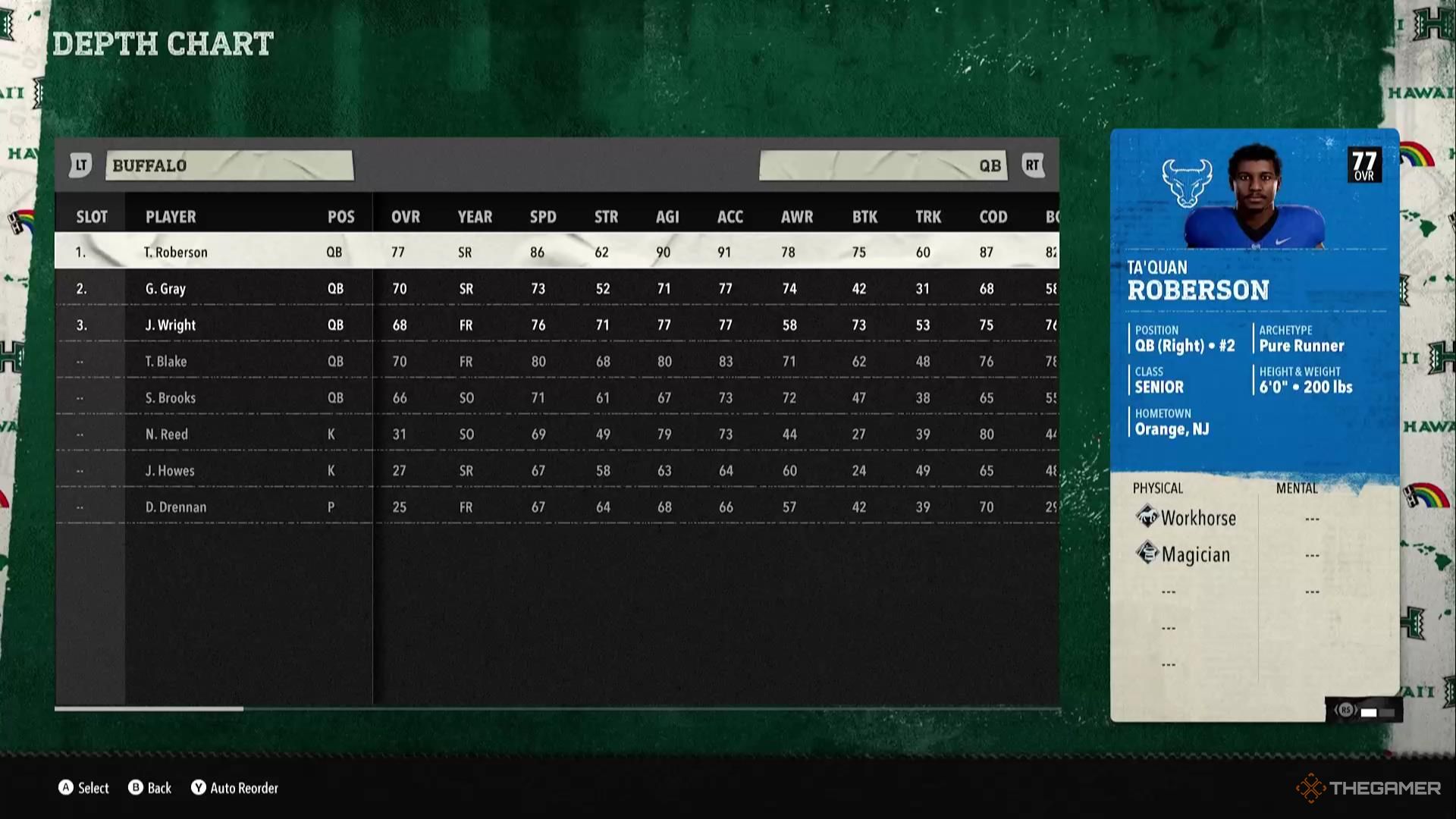
Task: Open the QB position selector
Action: pos(883,165)
